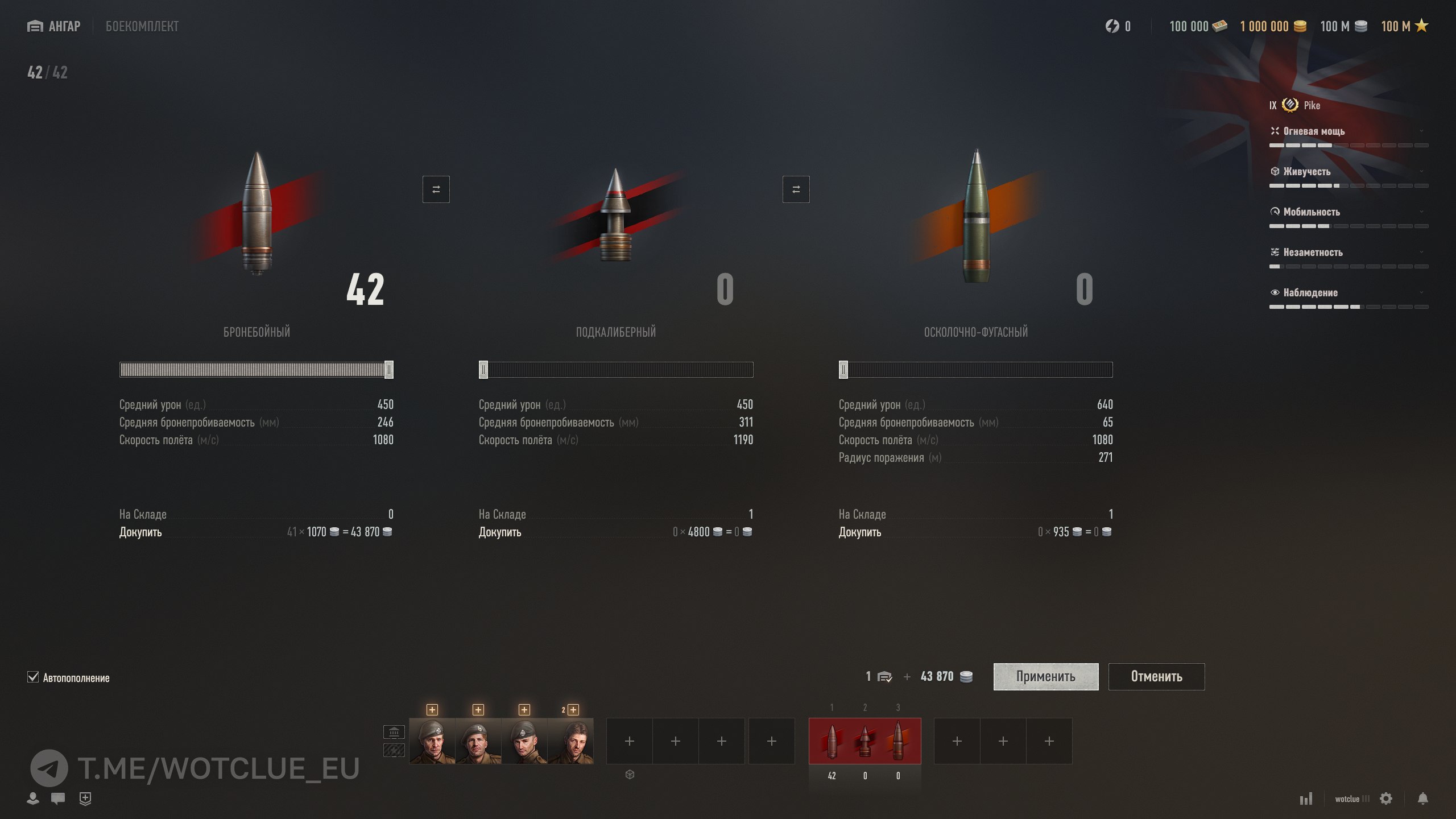Open the game settings gear icon

(x=1386, y=799)
